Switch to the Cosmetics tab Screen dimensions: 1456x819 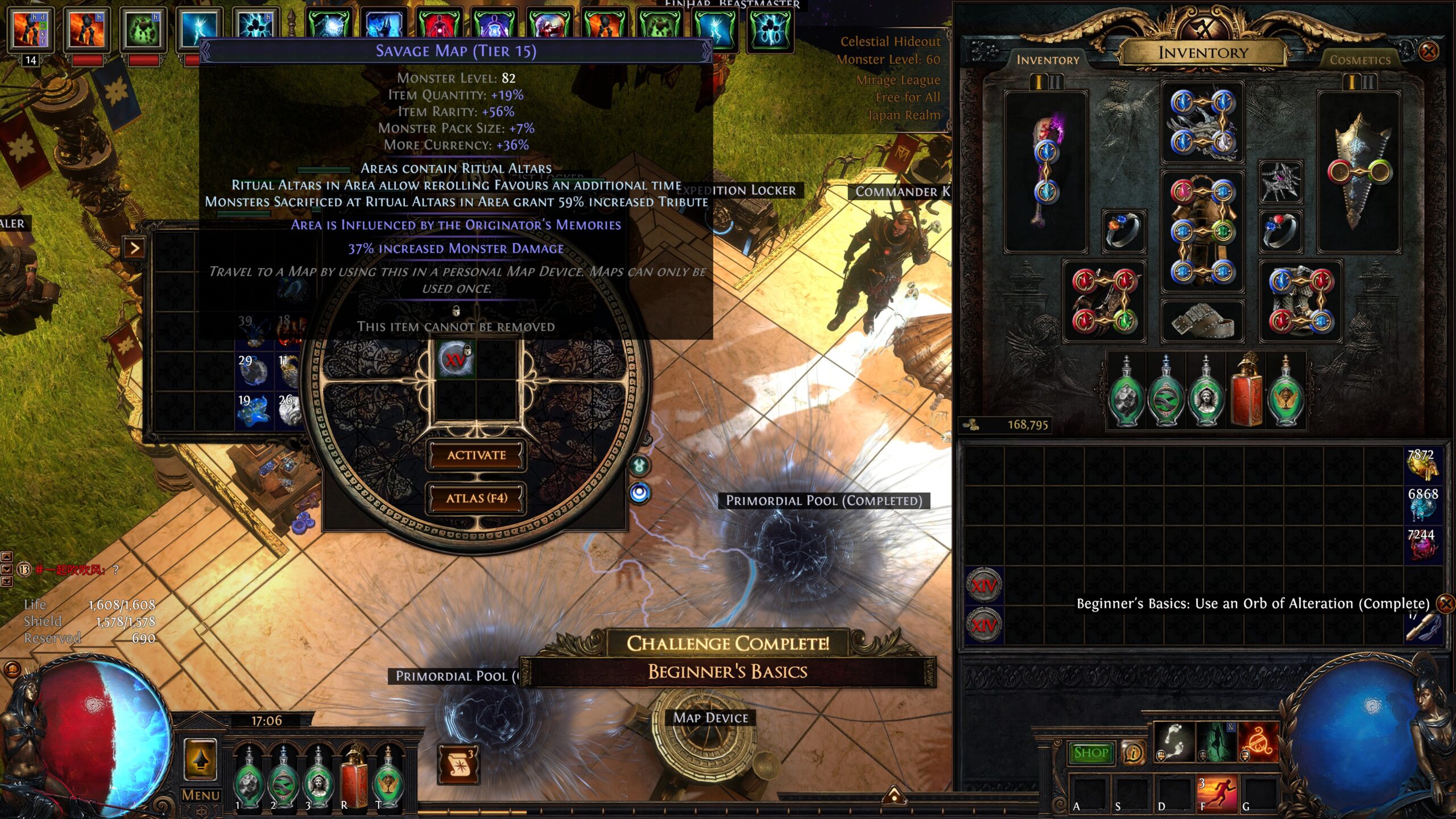[x=1359, y=60]
